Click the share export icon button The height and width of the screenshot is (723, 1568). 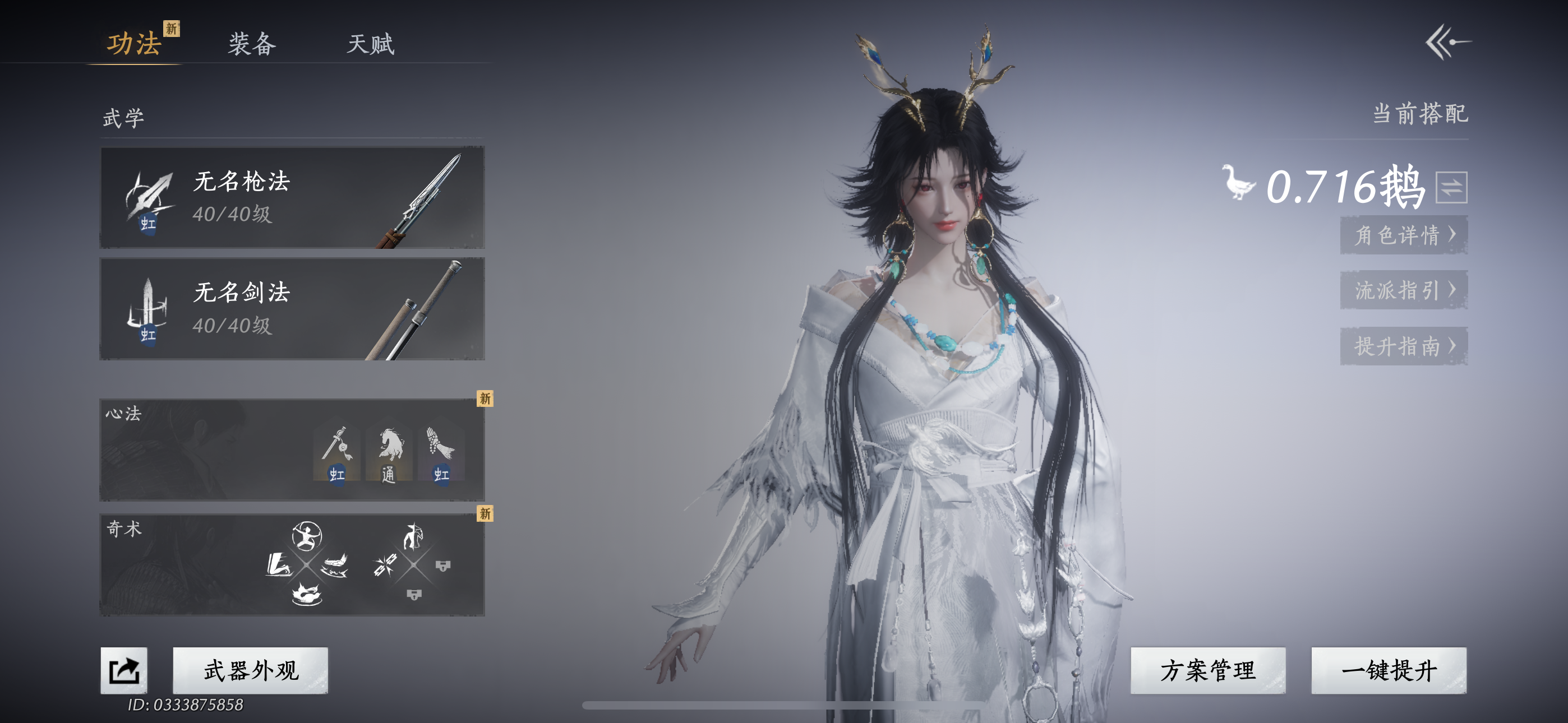[124, 670]
